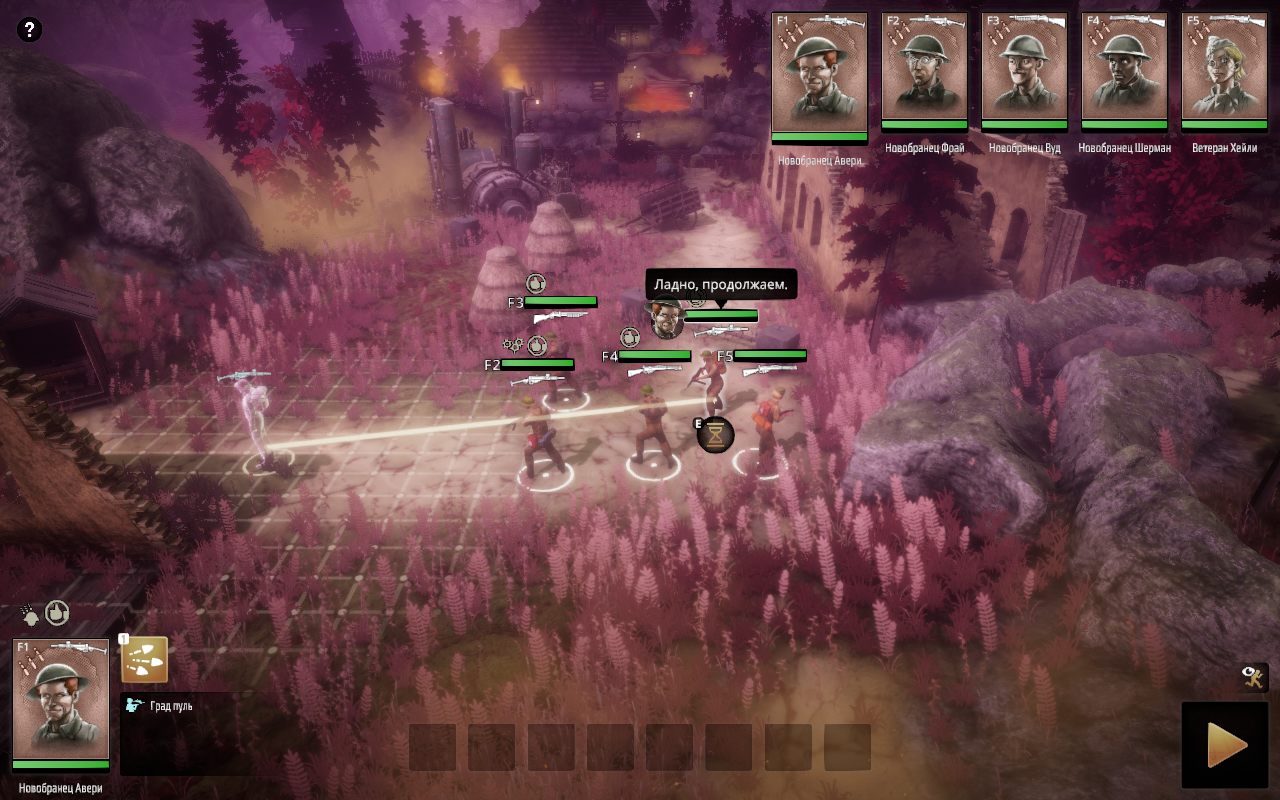Viewport: 1280px width, 800px height.
Task: Click the hourglass wait action icon
Action: click(x=716, y=435)
